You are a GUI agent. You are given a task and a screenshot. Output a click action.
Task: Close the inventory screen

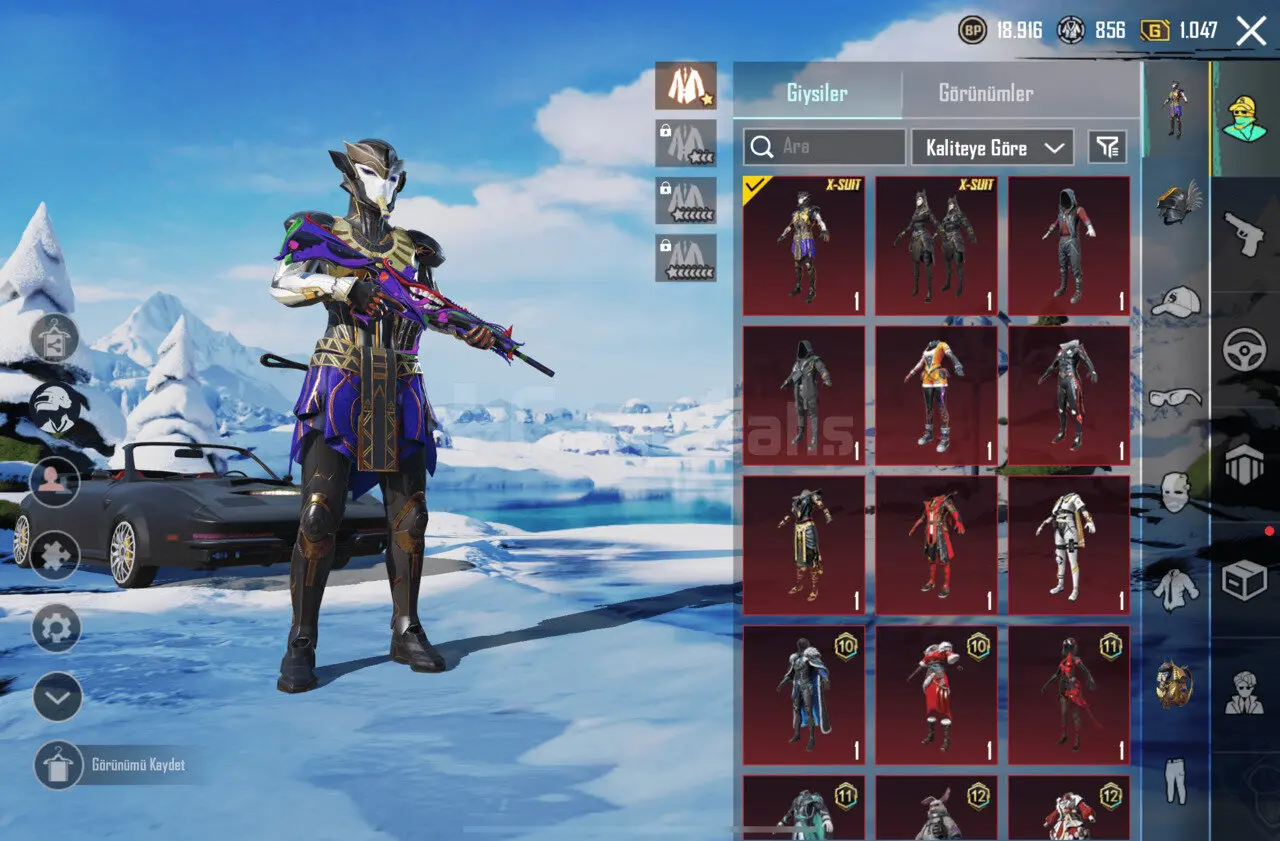pyautogui.click(x=1251, y=31)
